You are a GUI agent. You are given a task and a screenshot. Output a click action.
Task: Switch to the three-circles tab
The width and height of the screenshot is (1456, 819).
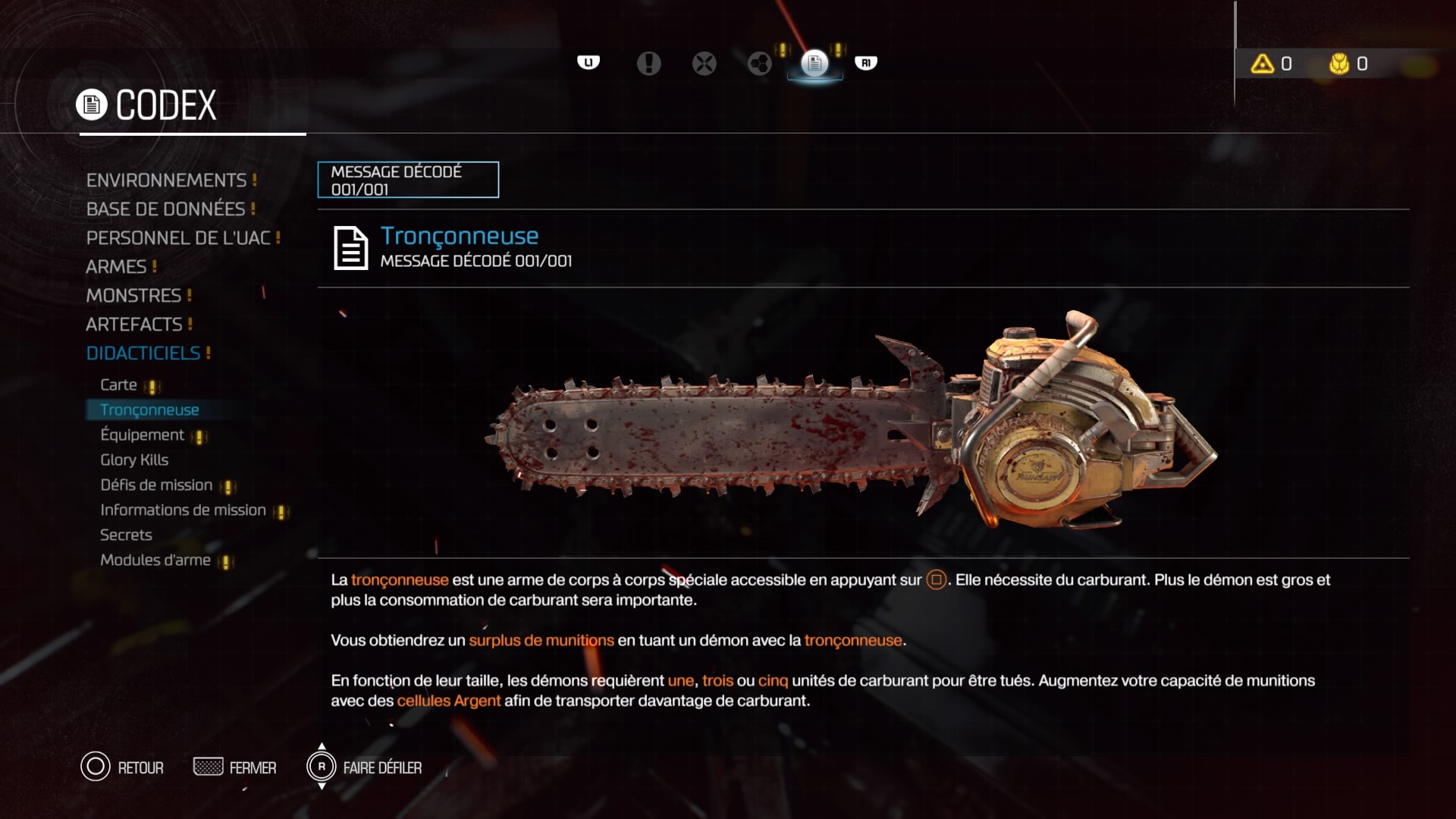[x=760, y=64]
